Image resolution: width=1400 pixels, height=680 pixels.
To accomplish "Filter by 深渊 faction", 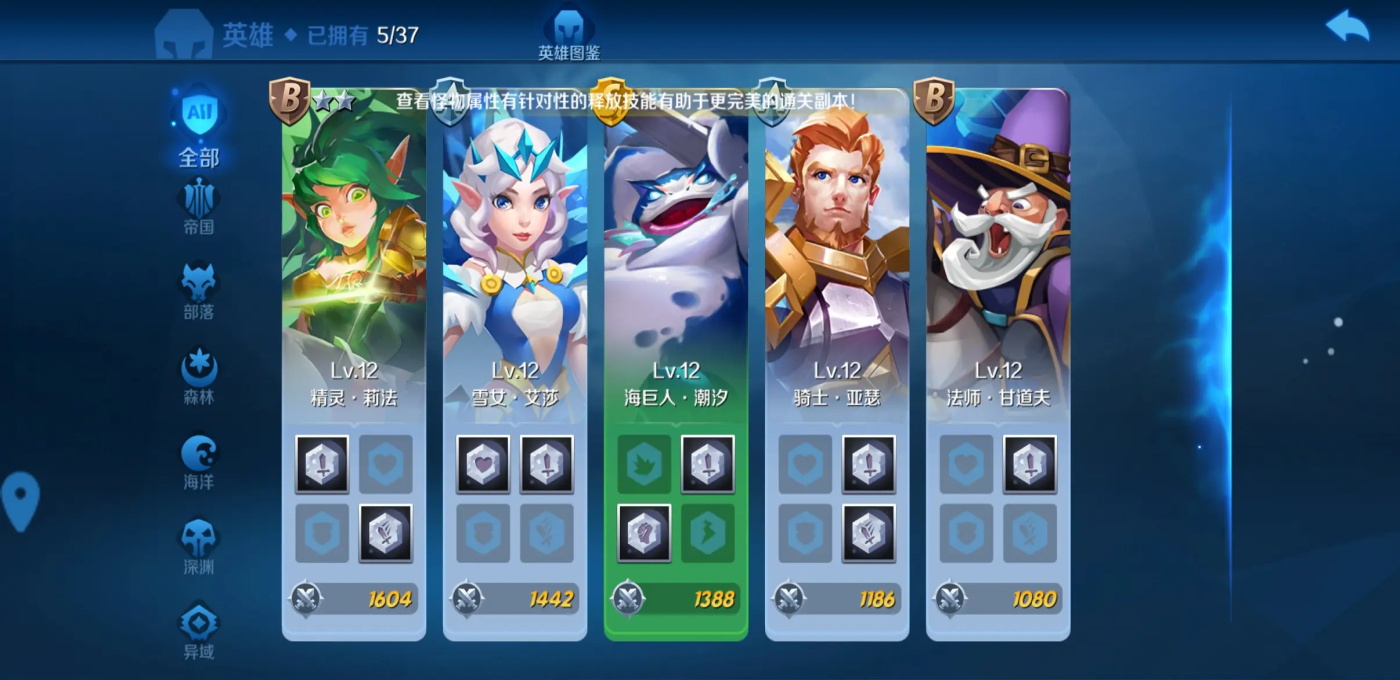I will tap(199, 547).
